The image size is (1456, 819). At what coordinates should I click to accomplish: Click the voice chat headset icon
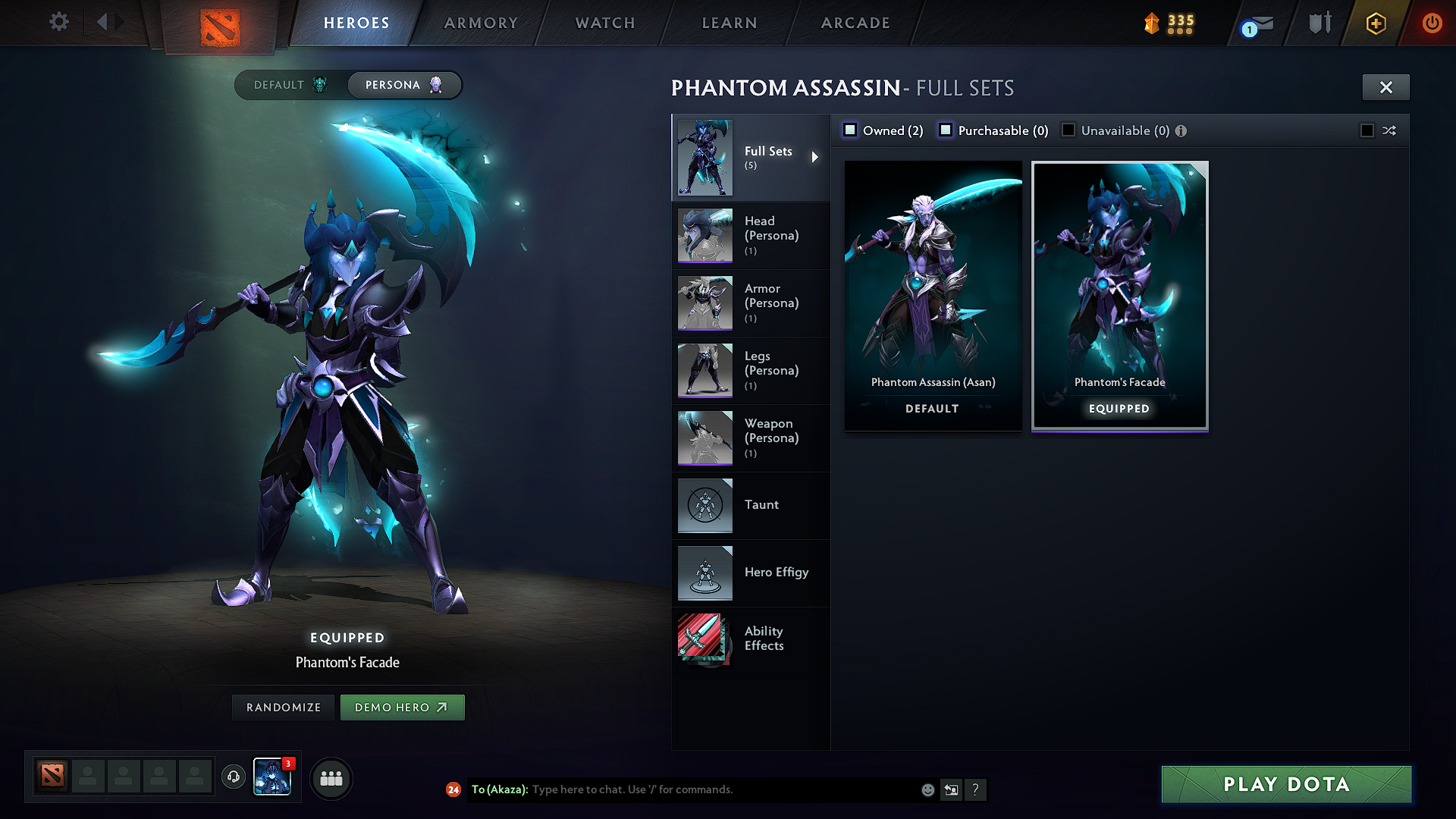[233, 778]
